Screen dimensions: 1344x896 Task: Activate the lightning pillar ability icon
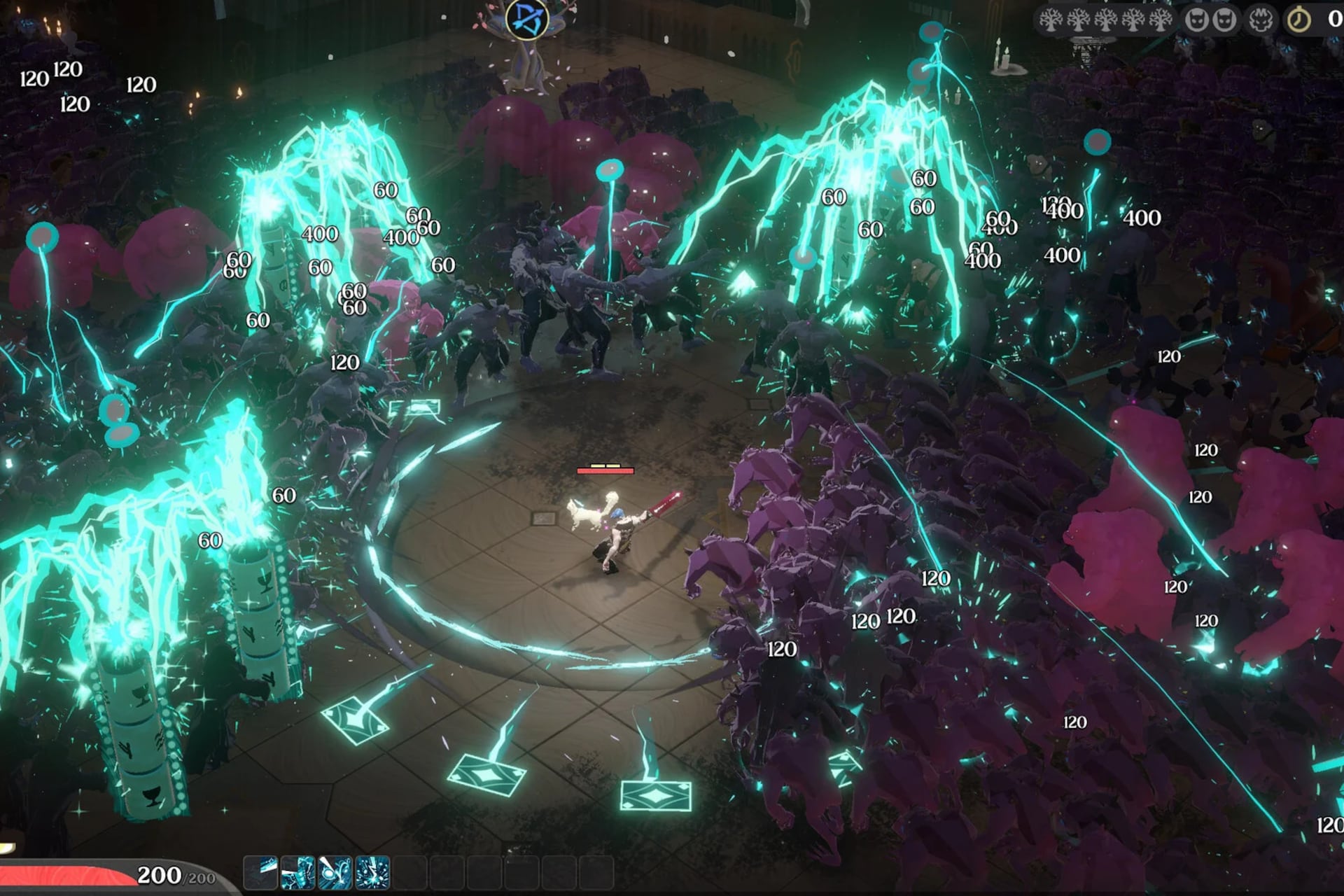click(x=297, y=872)
